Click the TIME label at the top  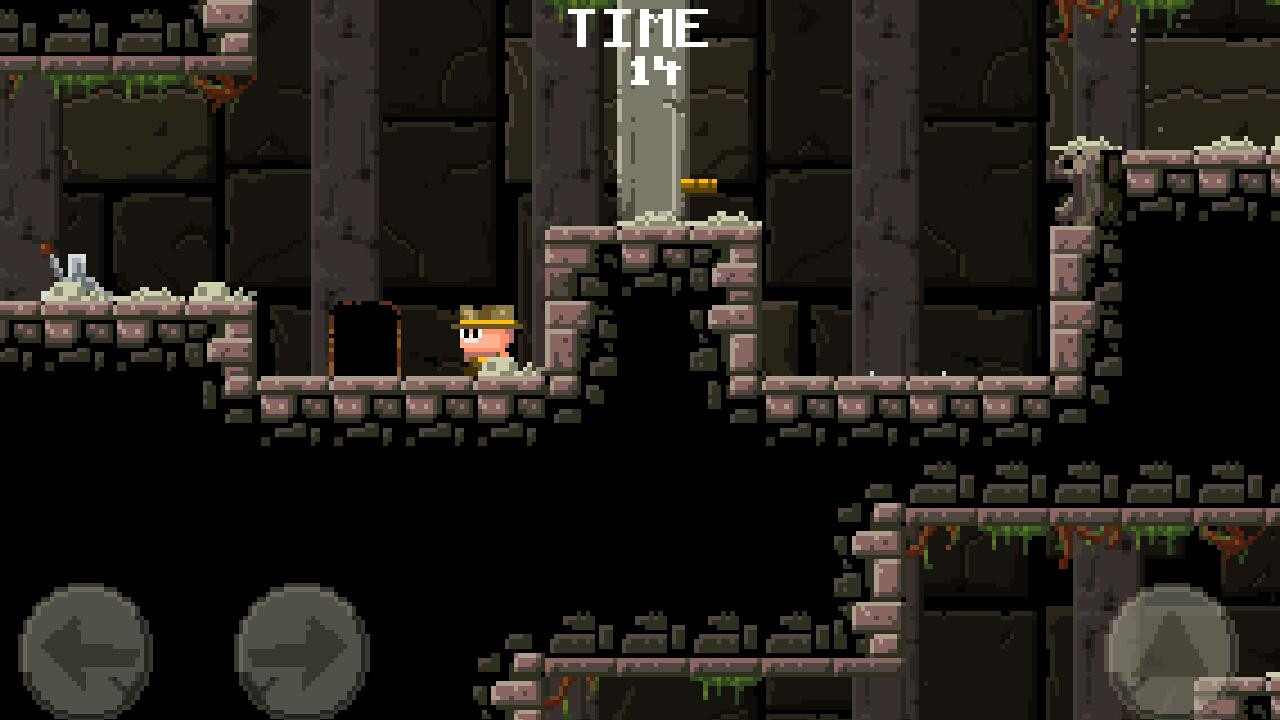[637, 27]
